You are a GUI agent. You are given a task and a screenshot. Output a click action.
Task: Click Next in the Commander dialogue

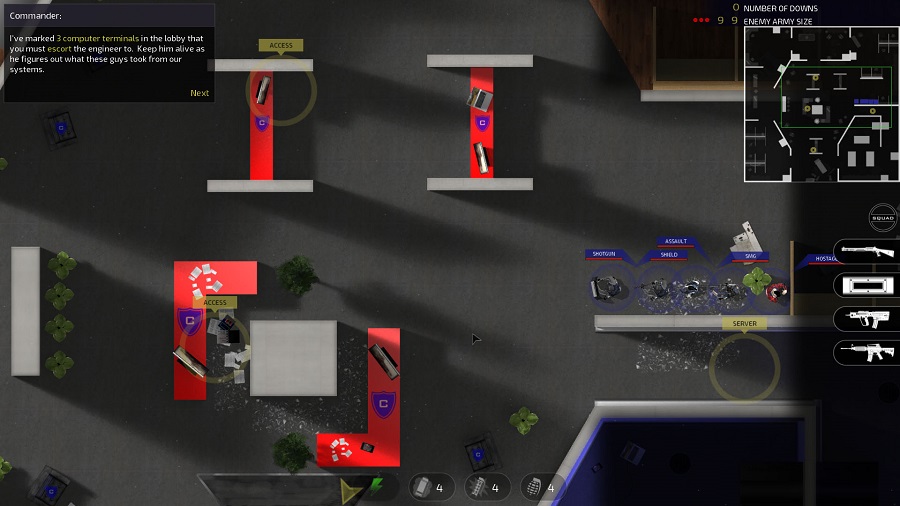200,93
